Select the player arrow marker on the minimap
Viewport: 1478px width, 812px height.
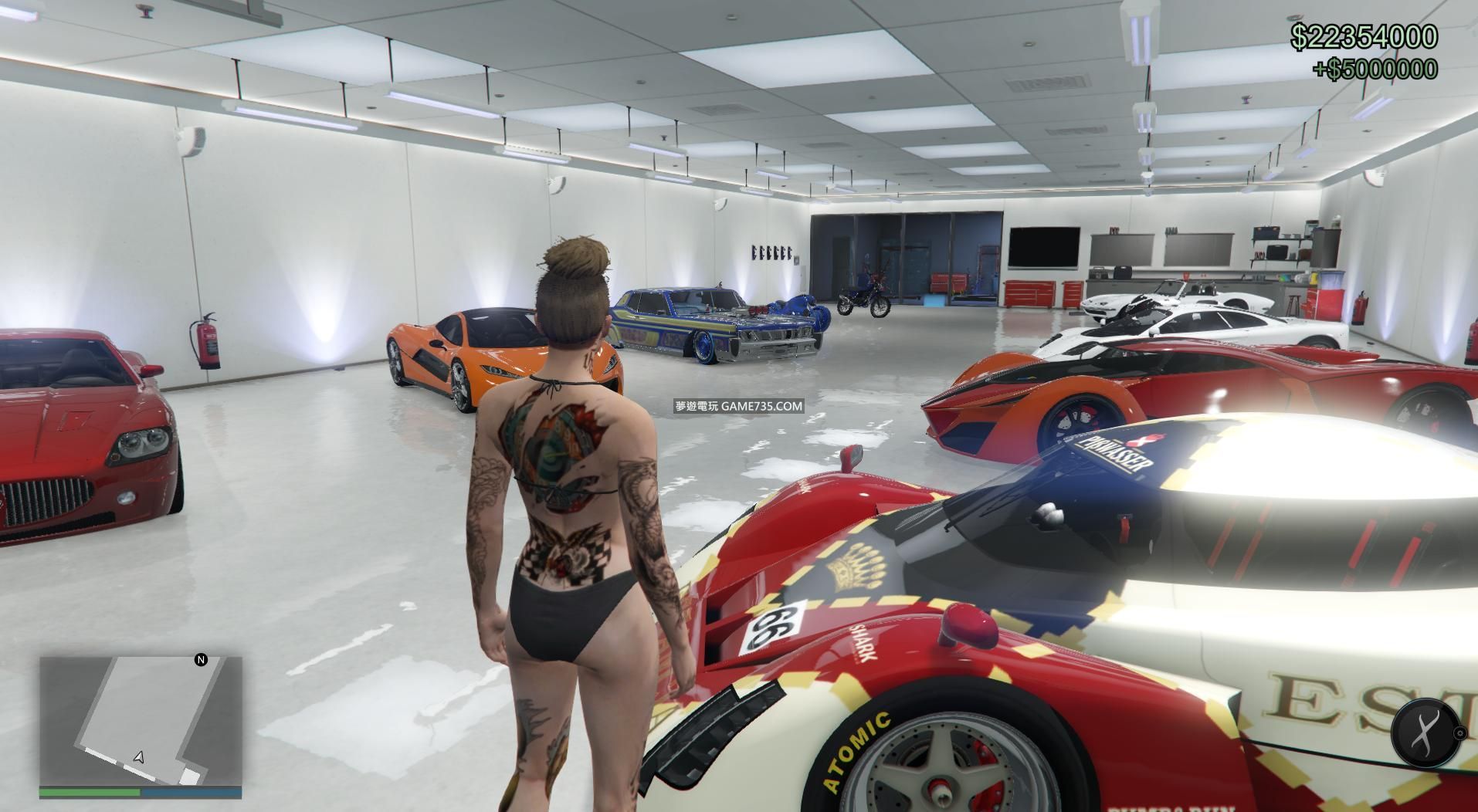click(138, 758)
